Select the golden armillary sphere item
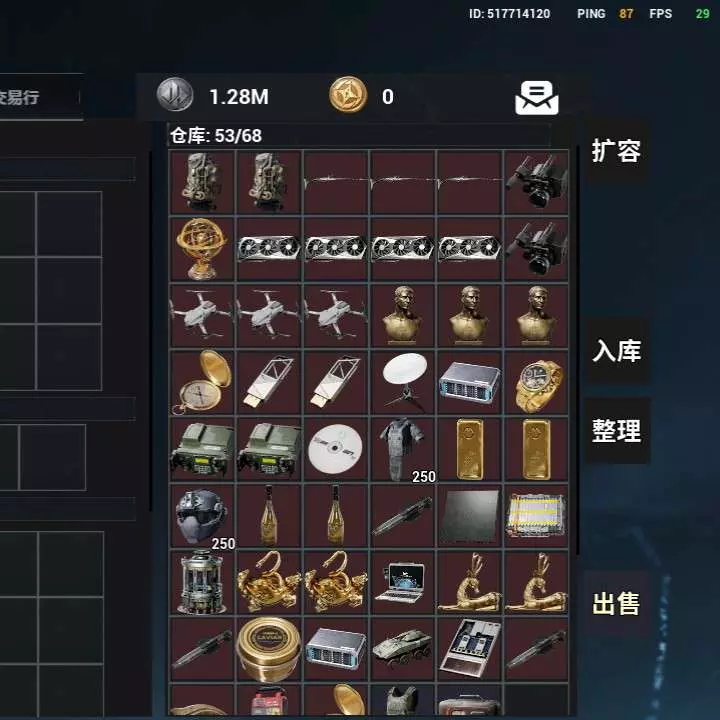Viewport: 720px width, 720px height. 202,248
